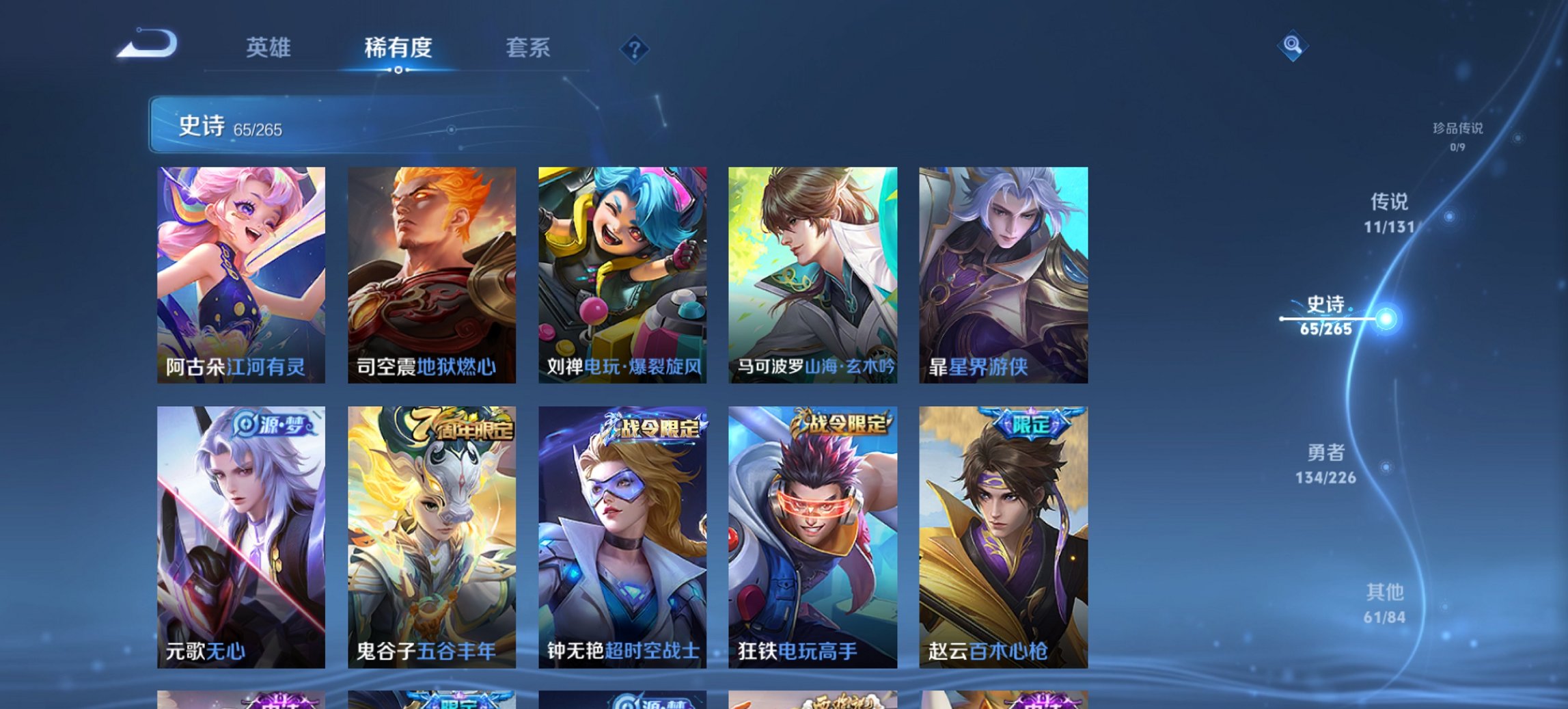Select the 稀有度 tab
Image resolution: width=1568 pixels, height=709 pixels.
coord(398,48)
